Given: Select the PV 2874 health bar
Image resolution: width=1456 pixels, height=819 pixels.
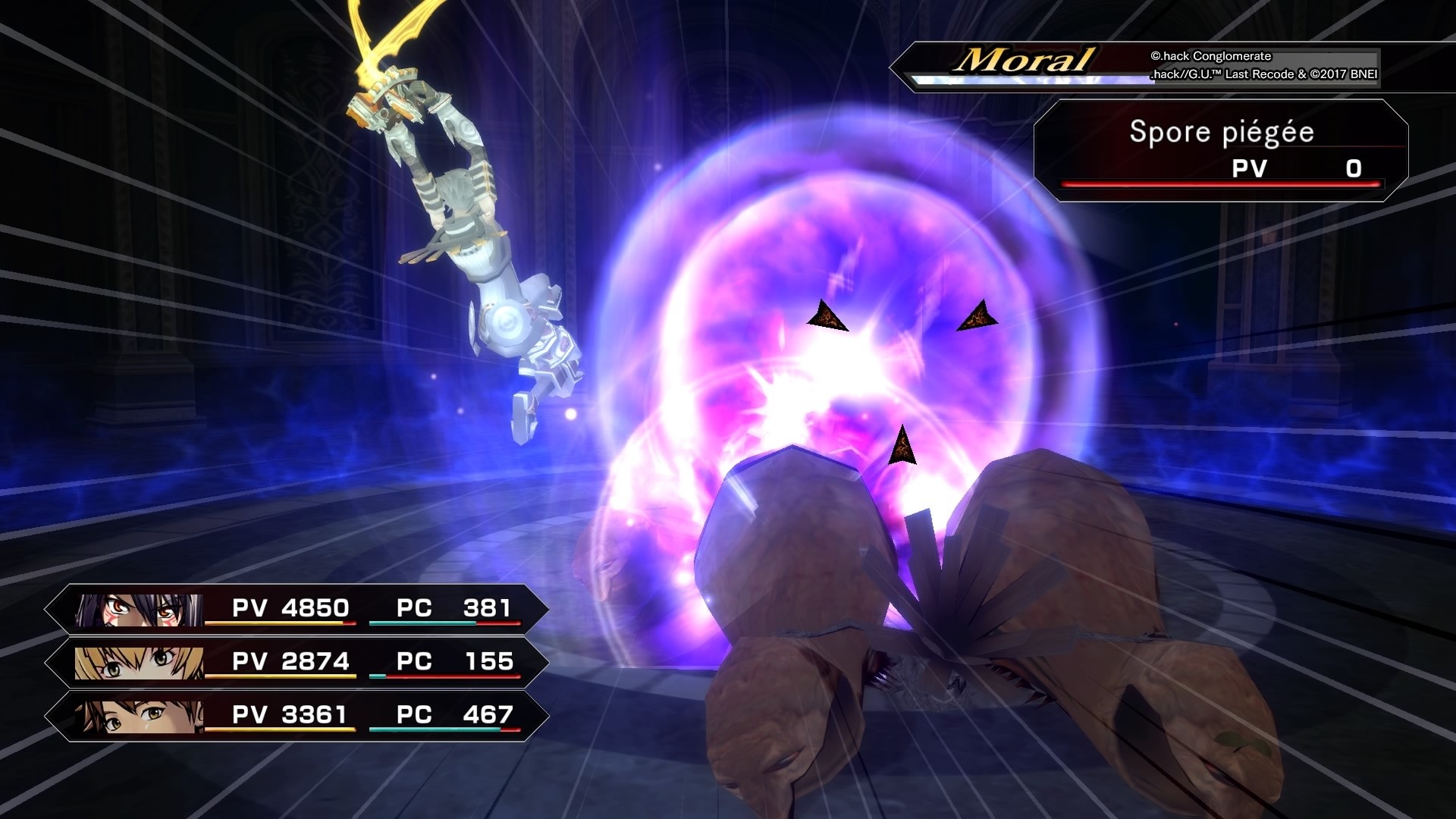Looking at the screenshot, I should click(x=292, y=661).
